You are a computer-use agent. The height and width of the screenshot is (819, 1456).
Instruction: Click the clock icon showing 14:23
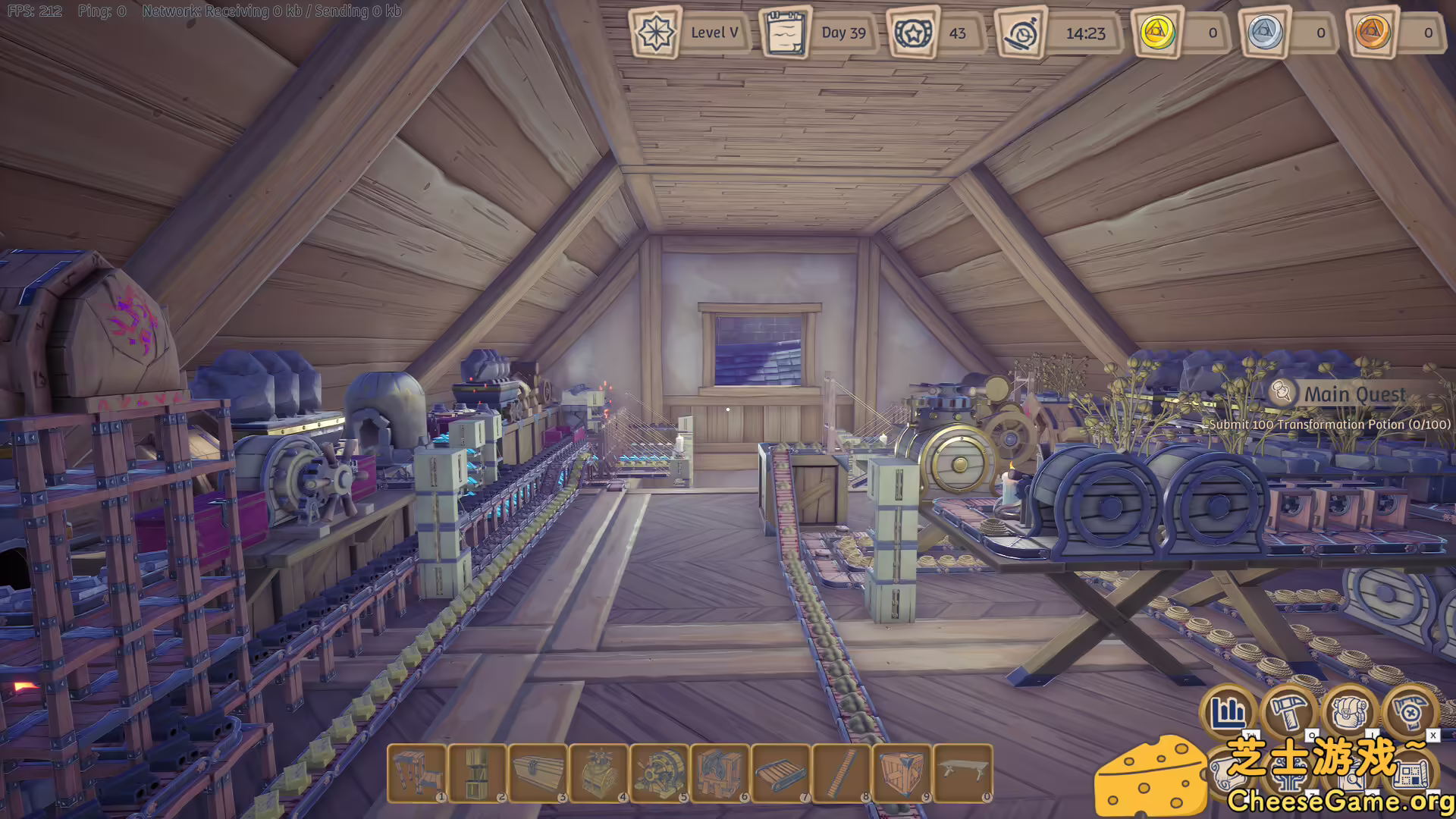(1021, 33)
